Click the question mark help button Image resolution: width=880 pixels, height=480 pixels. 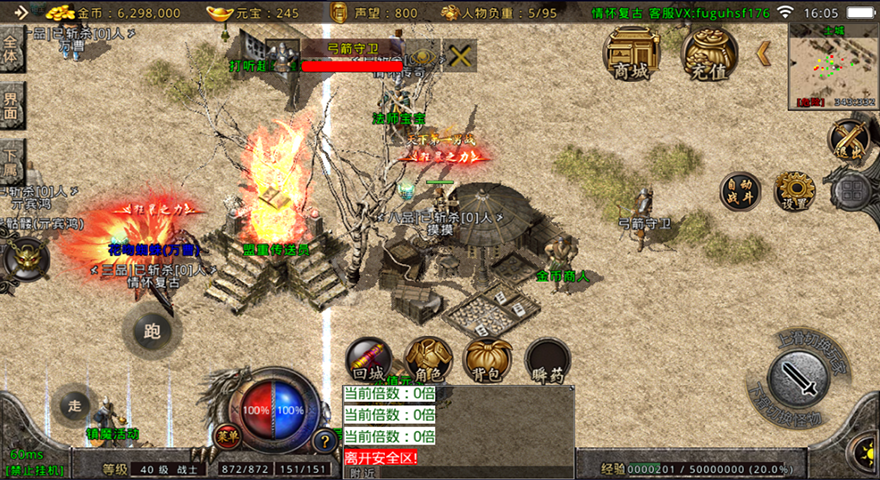(x=324, y=439)
